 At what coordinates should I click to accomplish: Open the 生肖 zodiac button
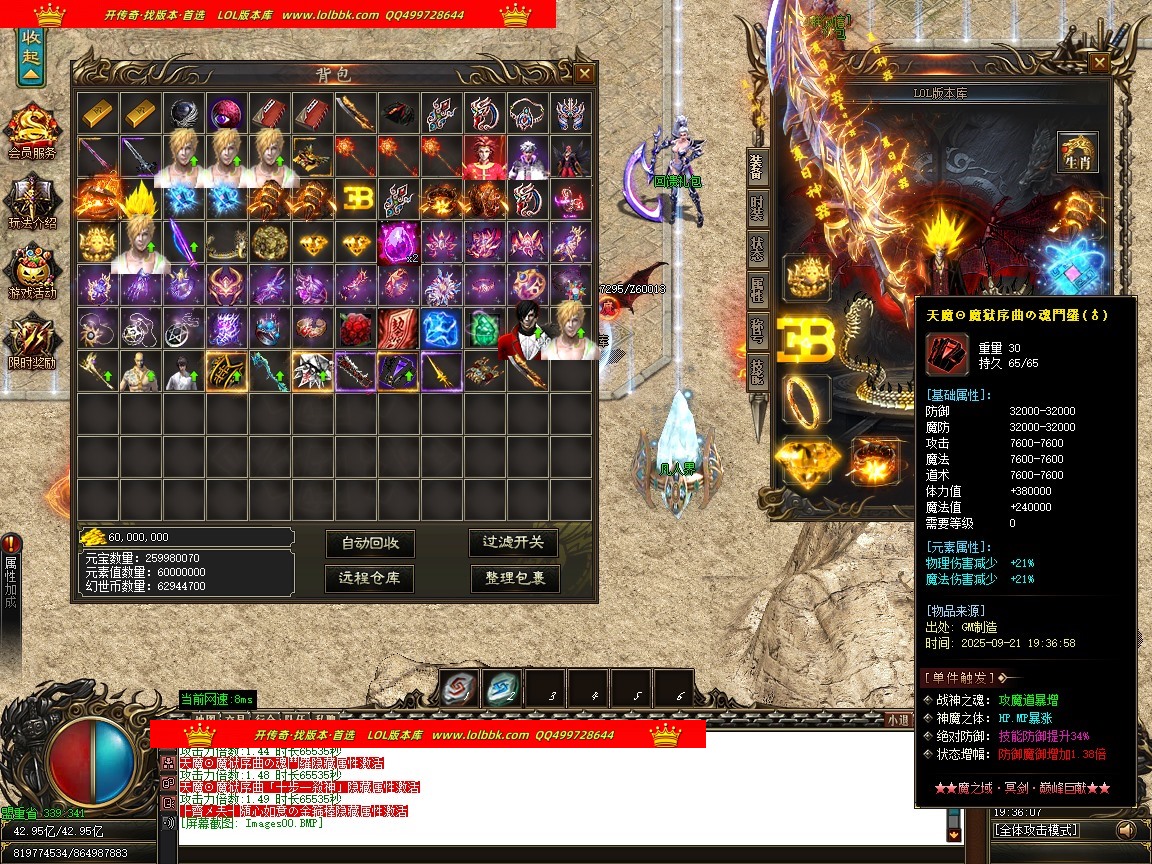[x=1077, y=152]
